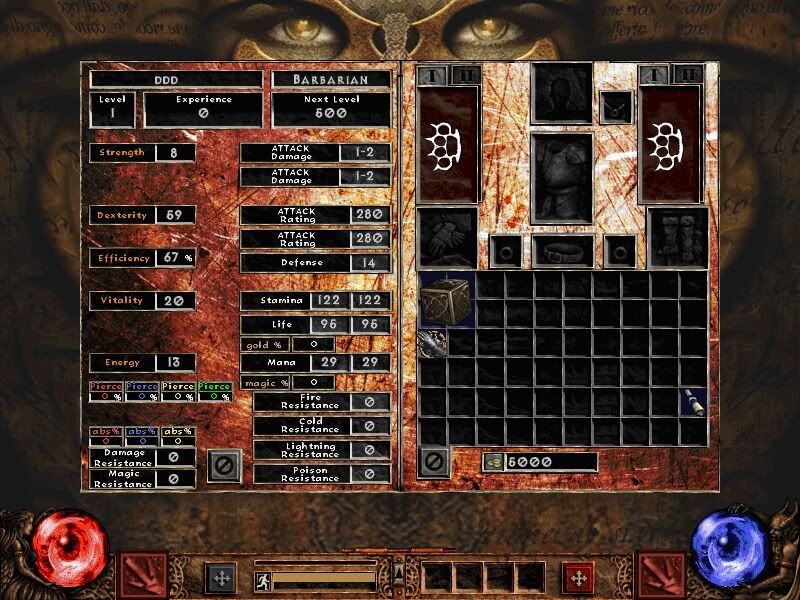This screenshot has width=800, height=600.
Task: Toggle the run/walk button
Action: tap(262, 578)
